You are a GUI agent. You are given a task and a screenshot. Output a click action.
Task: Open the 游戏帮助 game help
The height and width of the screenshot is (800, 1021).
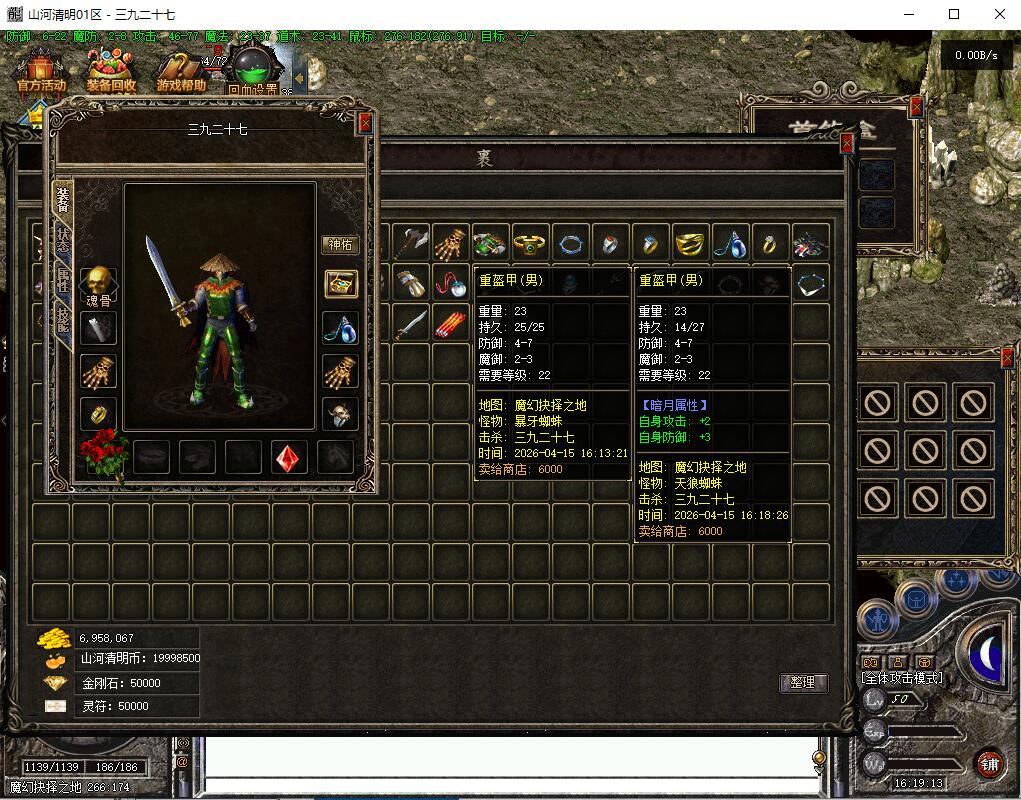pos(181,73)
